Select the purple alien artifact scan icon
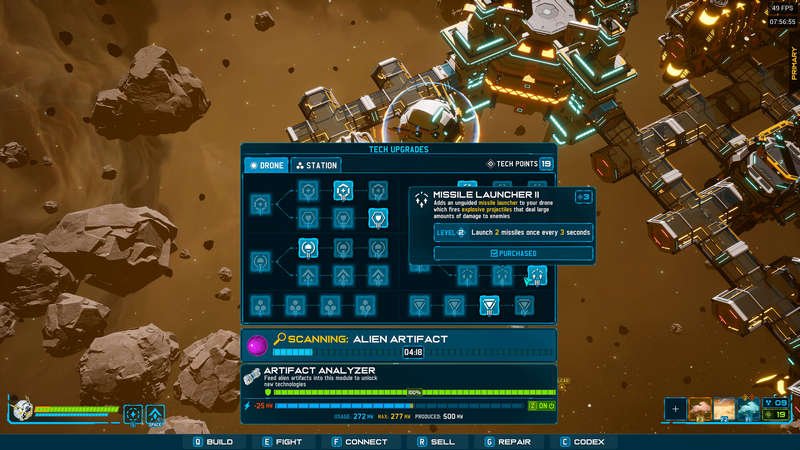 click(256, 346)
